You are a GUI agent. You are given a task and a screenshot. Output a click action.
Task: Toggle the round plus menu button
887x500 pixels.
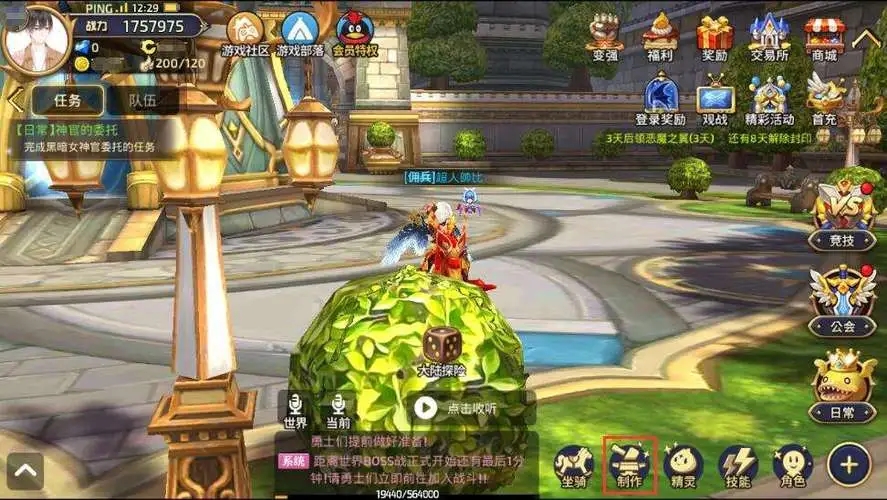tap(849, 464)
